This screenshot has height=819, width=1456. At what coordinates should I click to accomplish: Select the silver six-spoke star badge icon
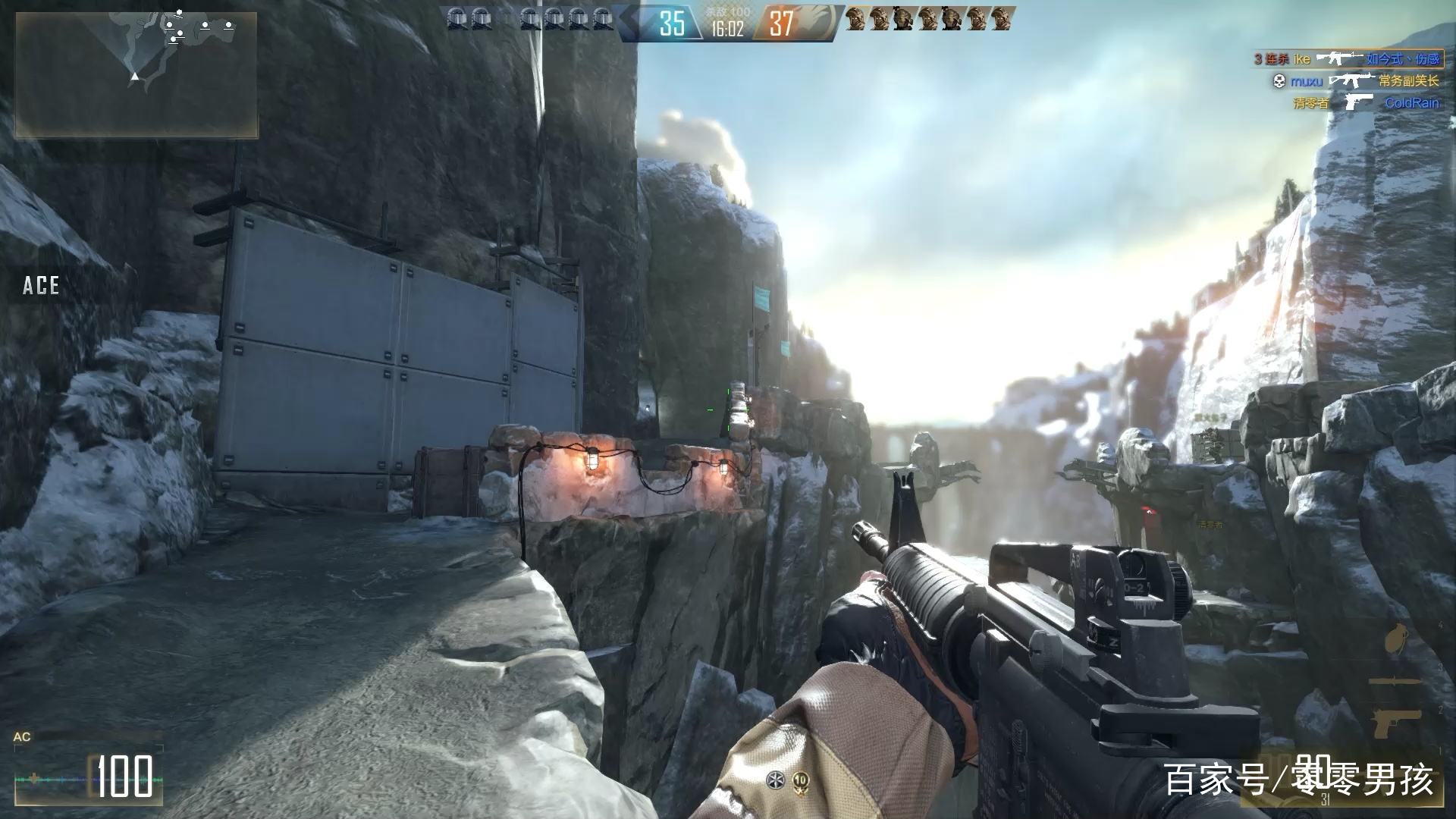click(774, 780)
